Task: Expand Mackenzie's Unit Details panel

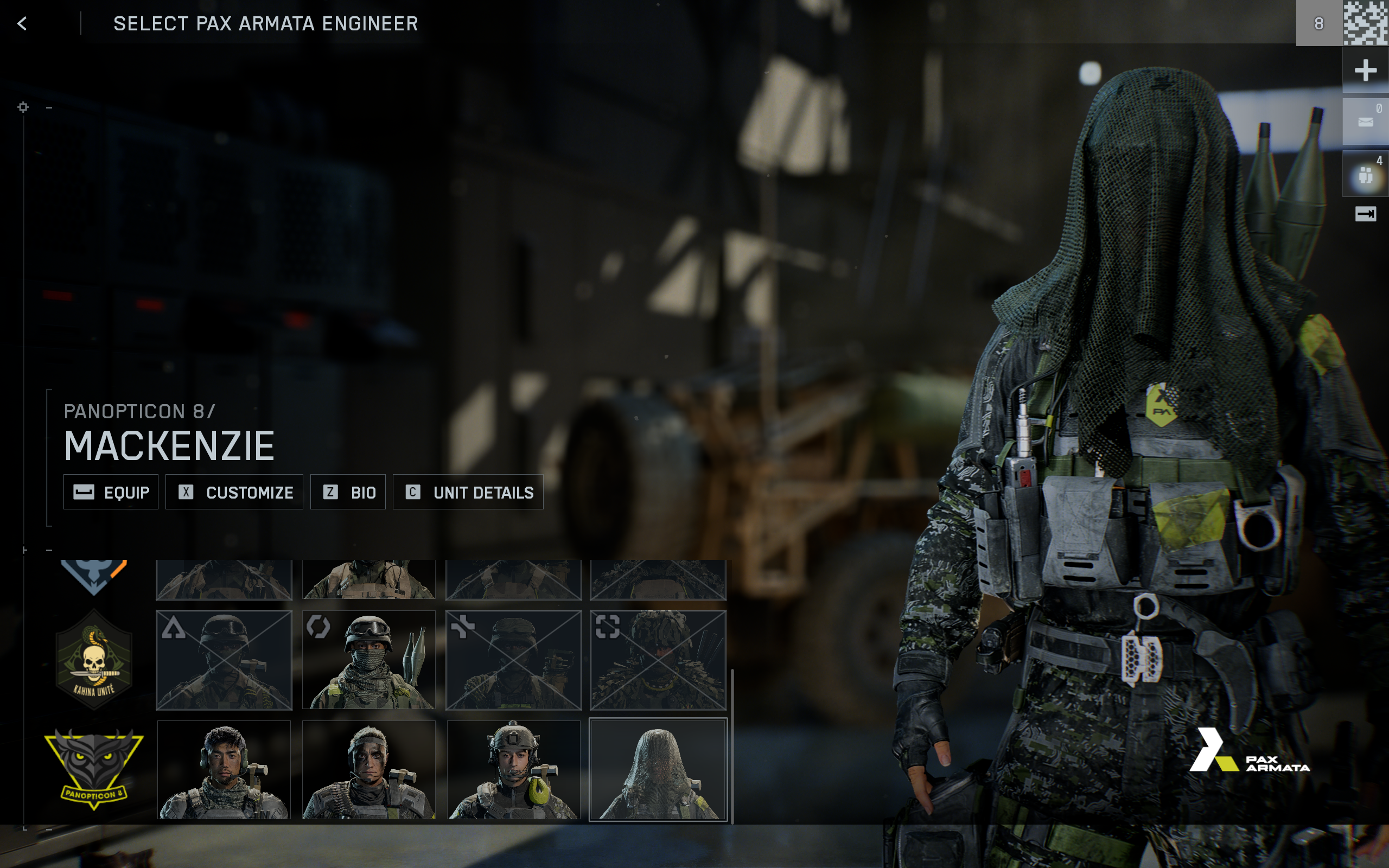Action: click(x=467, y=492)
